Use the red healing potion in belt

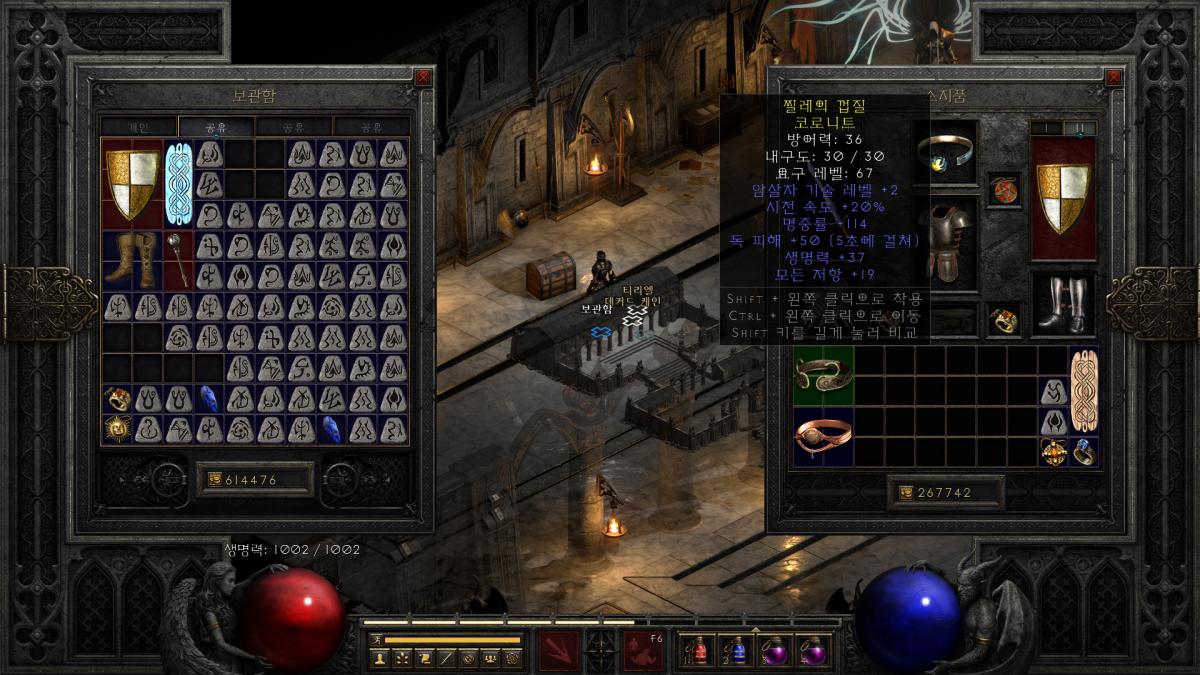694,650
